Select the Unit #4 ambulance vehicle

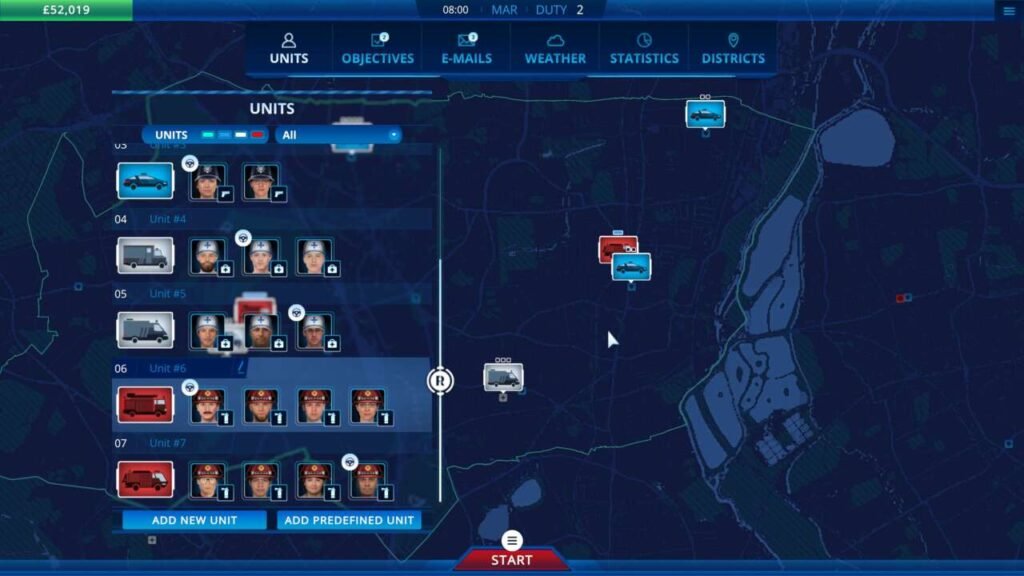(x=145, y=255)
